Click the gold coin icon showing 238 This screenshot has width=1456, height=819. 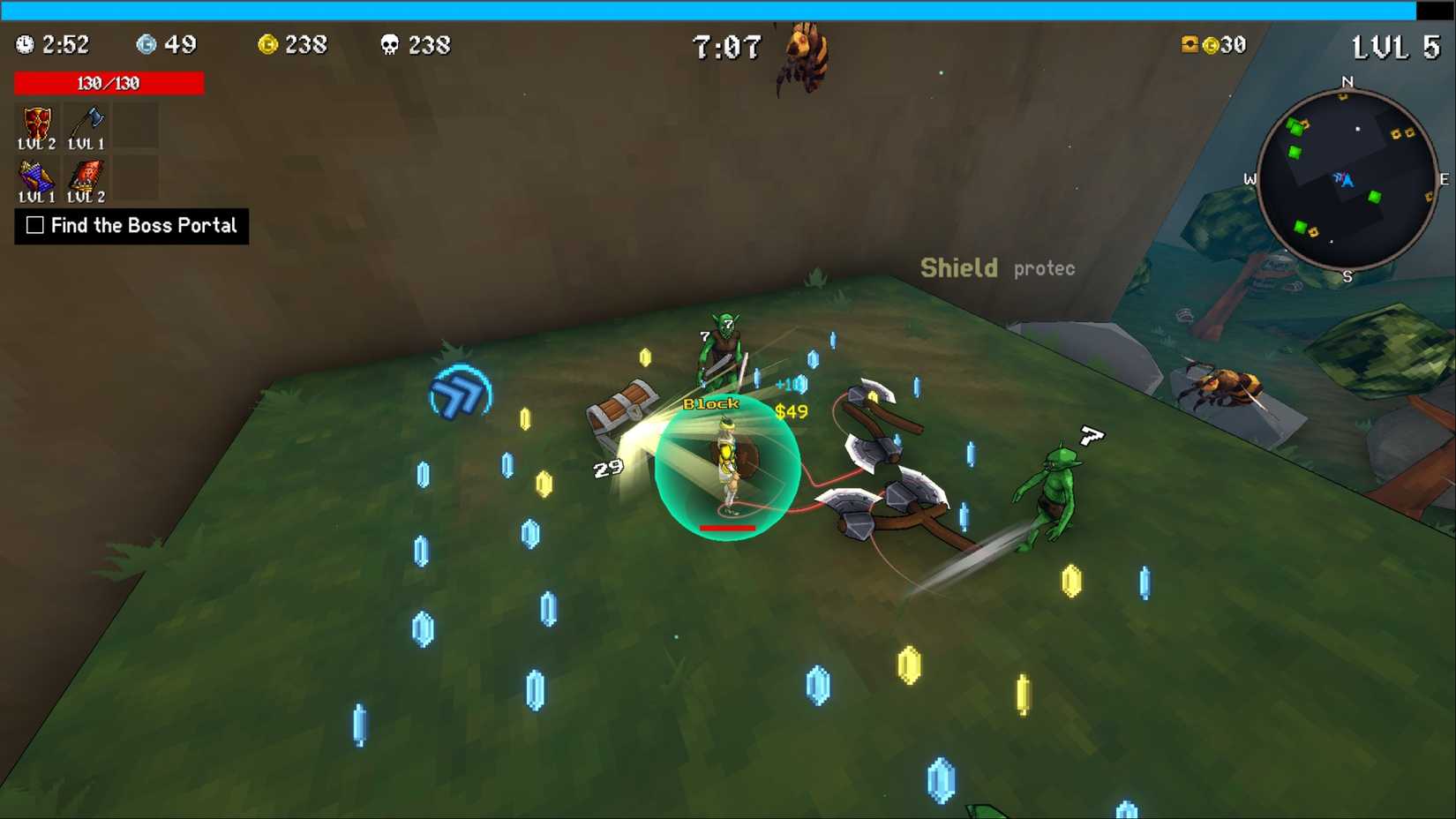tap(269, 45)
